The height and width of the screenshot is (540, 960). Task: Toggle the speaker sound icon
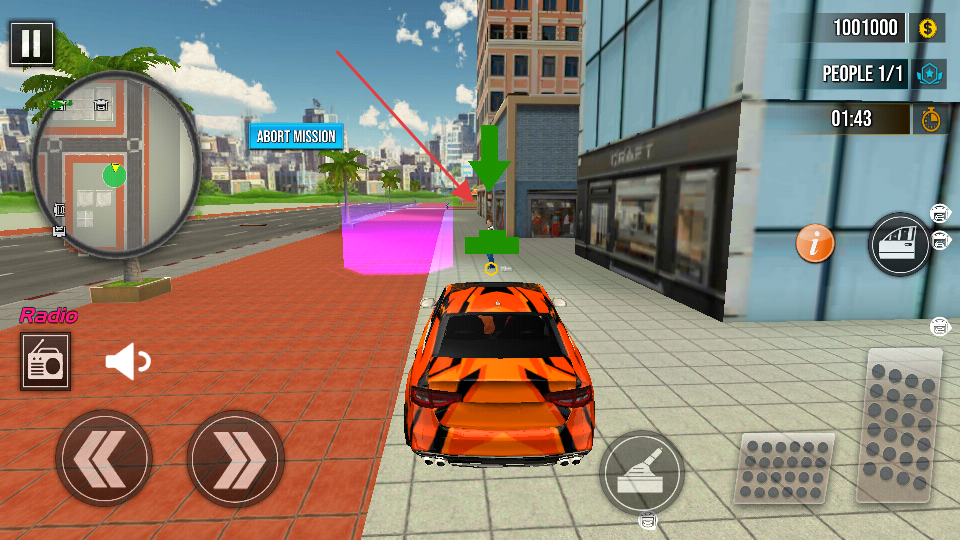pyautogui.click(x=127, y=362)
